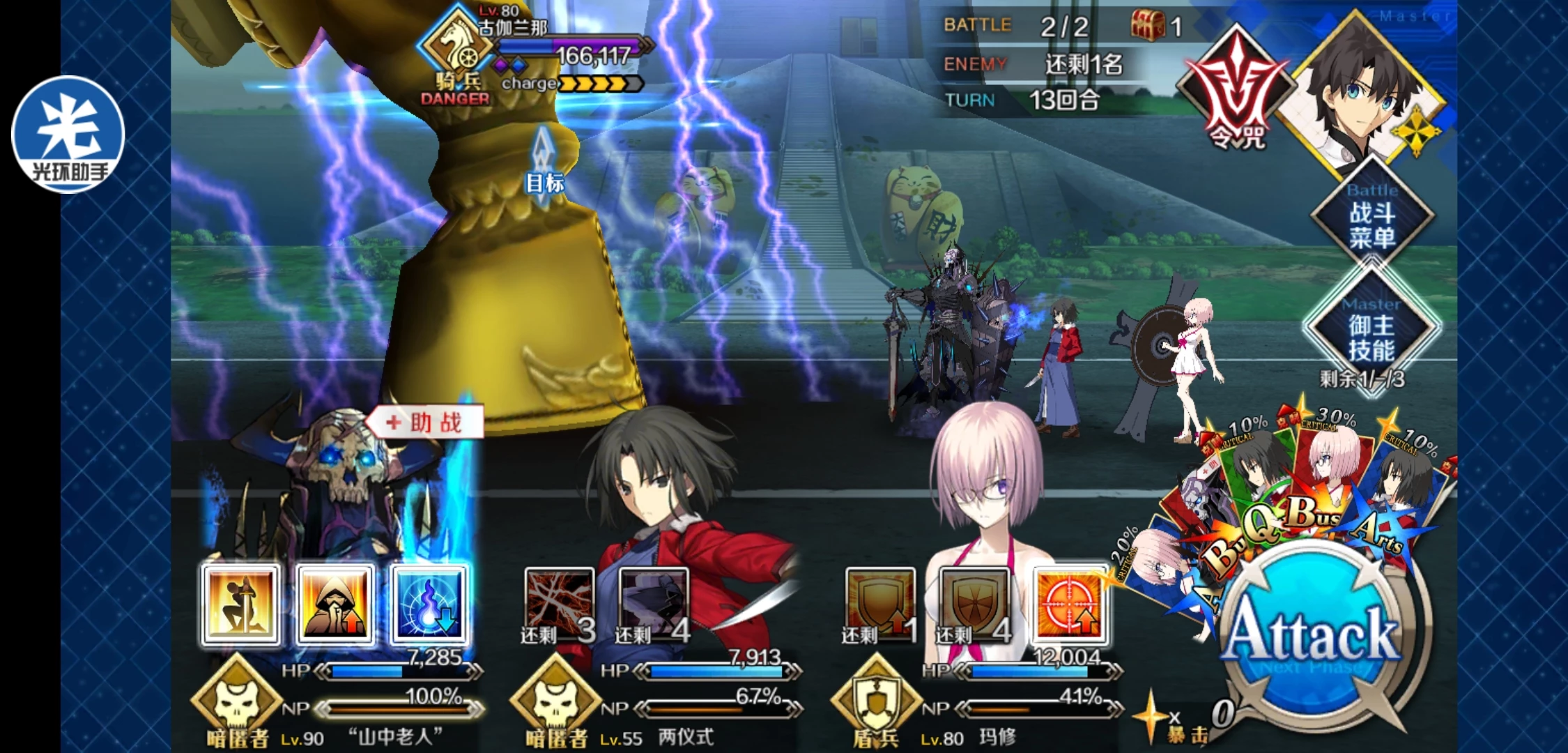Activate the hooded figure skill

(335, 605)
